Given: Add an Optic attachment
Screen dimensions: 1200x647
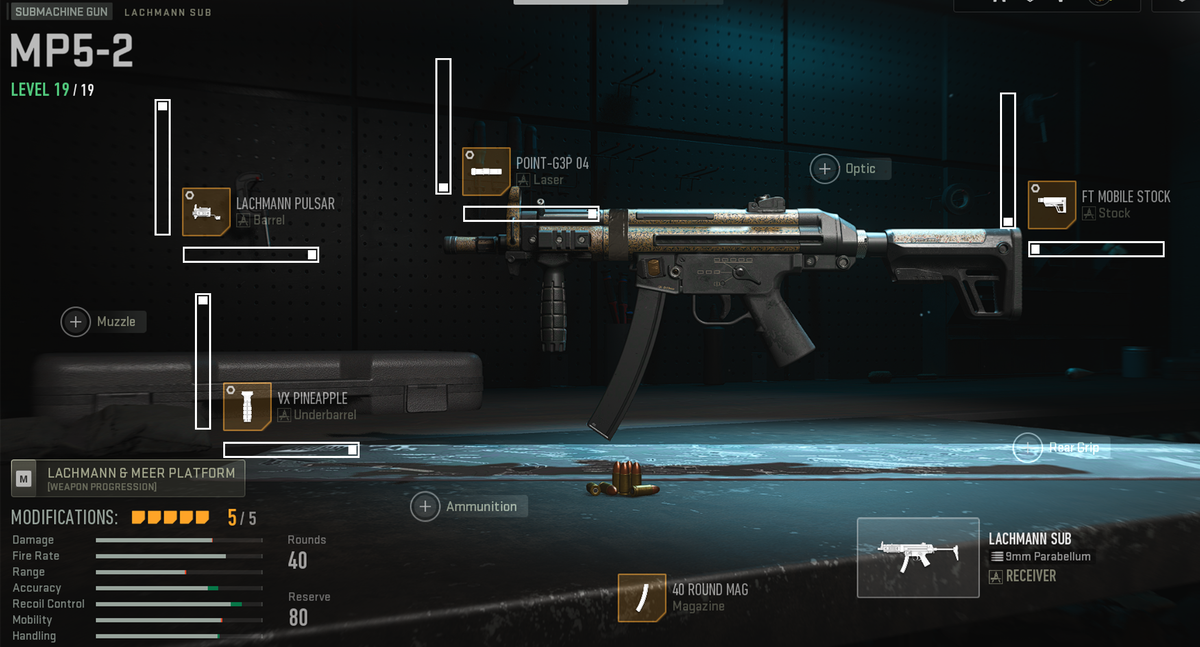Looking at the screenshot, I should click(x=825, y=168).
